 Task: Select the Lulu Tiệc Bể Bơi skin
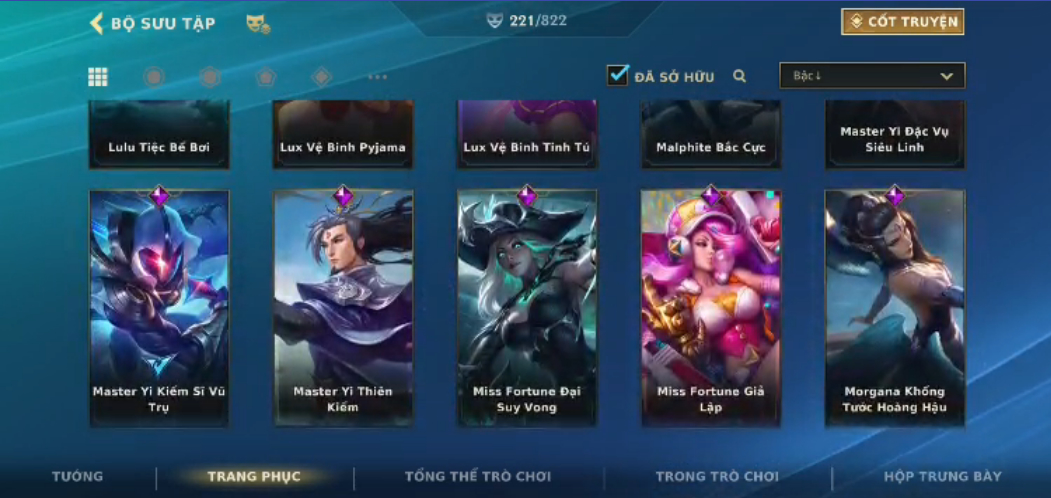point(159,135)
